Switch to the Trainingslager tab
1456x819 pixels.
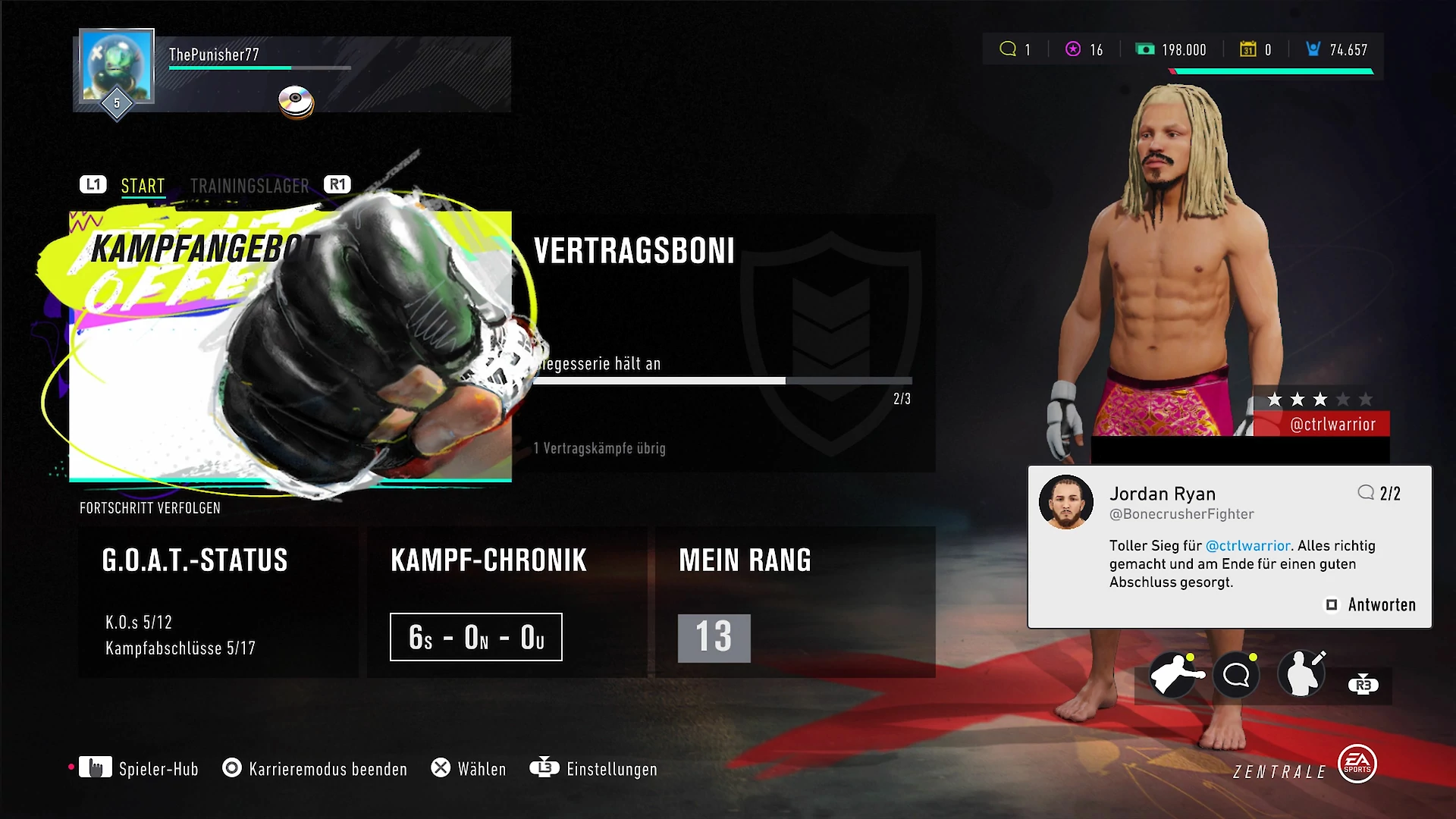point(249,186)
